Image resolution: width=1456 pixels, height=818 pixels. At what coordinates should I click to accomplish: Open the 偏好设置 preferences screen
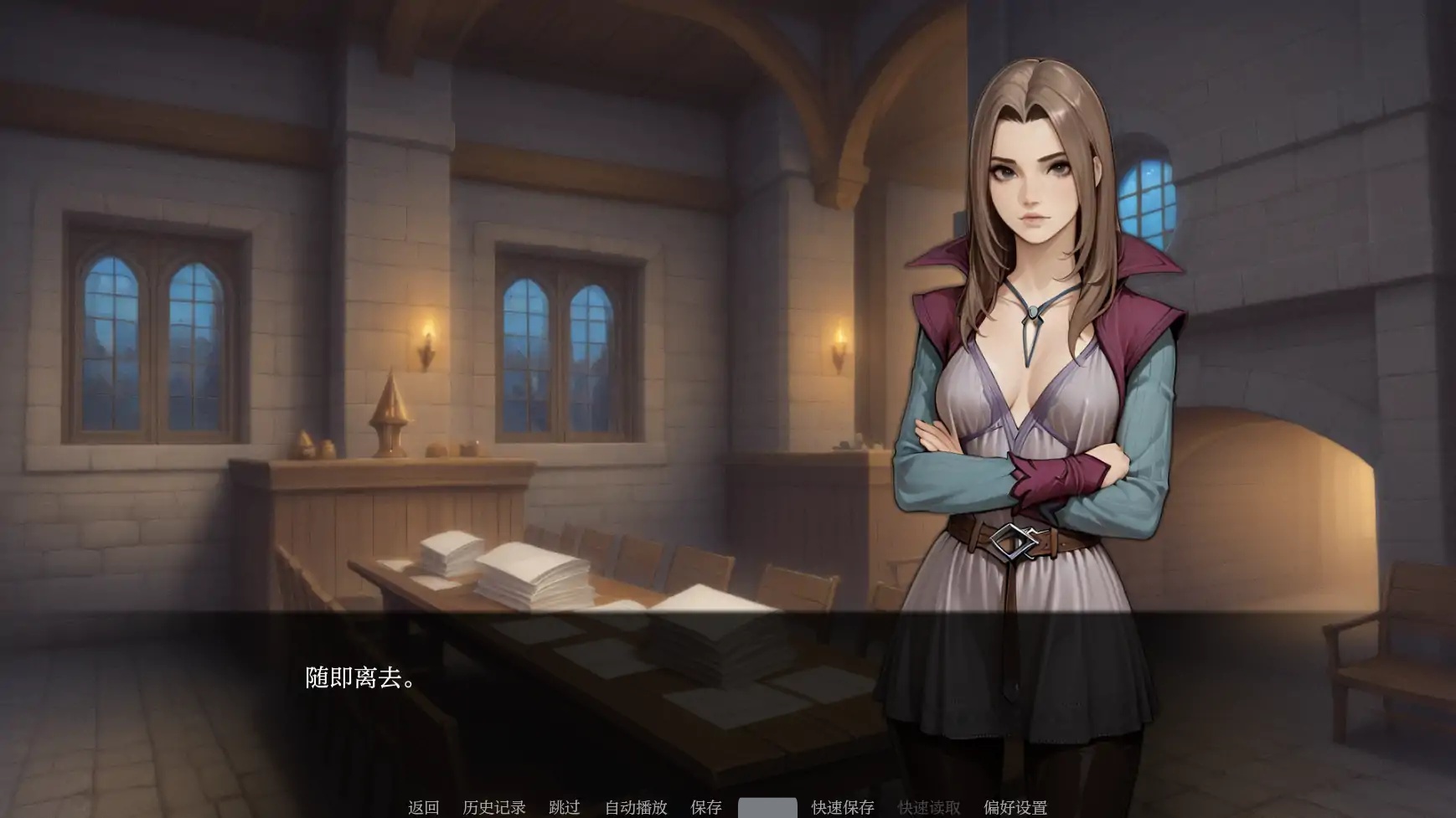tap(1014, 806)
